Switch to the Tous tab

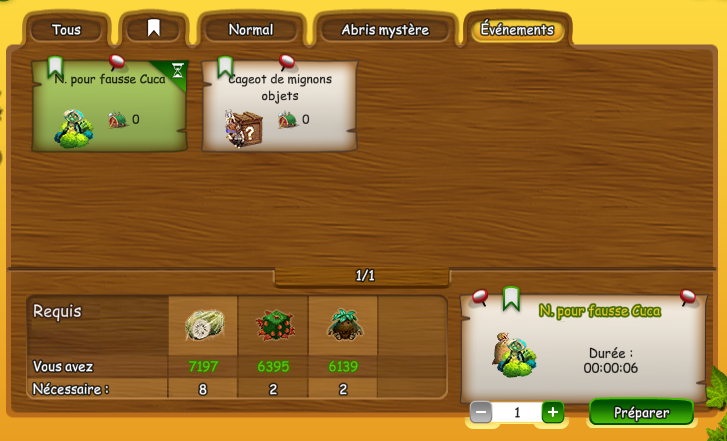[x=66, y=30]
